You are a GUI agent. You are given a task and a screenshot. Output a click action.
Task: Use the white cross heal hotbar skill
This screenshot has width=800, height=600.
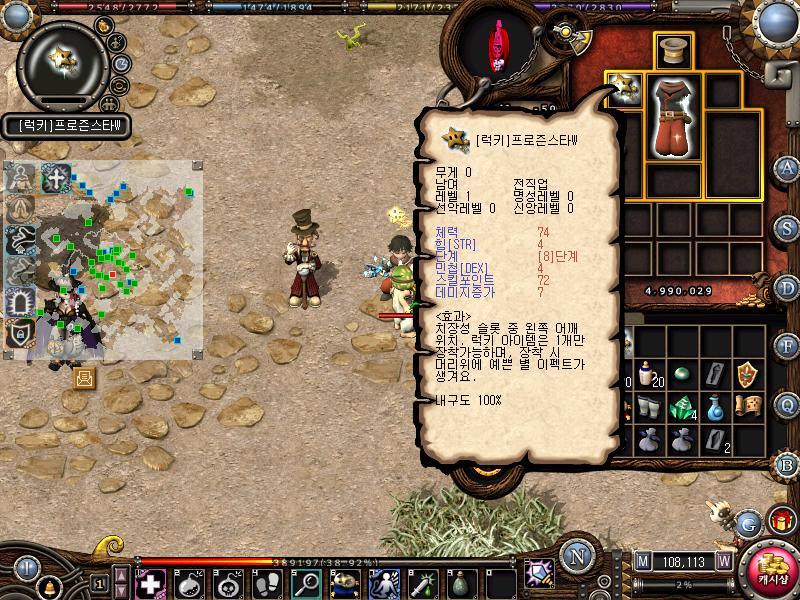[152, 582]
